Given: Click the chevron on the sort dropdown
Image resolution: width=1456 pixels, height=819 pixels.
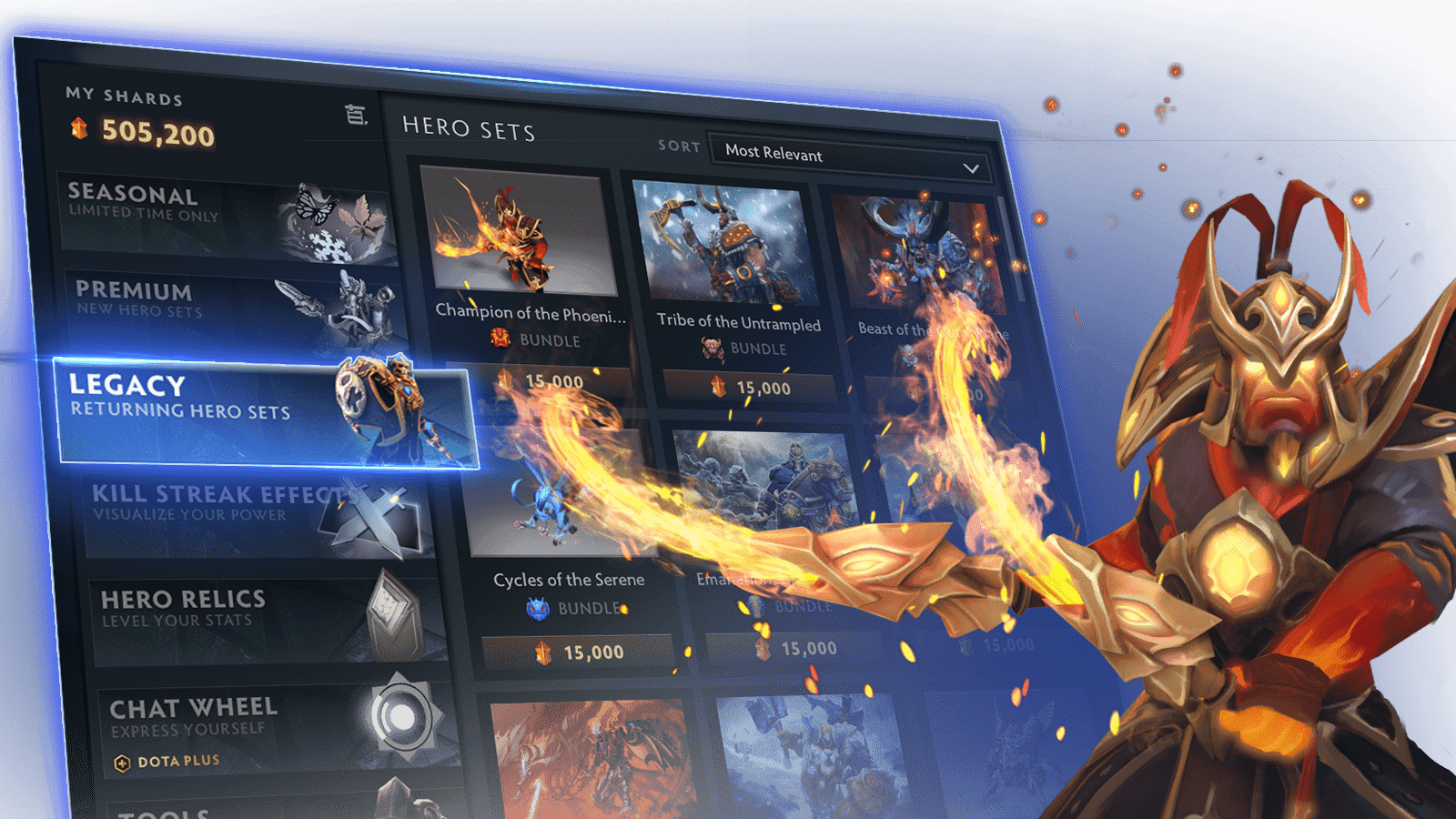Looking at the screenshot, I should pos(974,167).
